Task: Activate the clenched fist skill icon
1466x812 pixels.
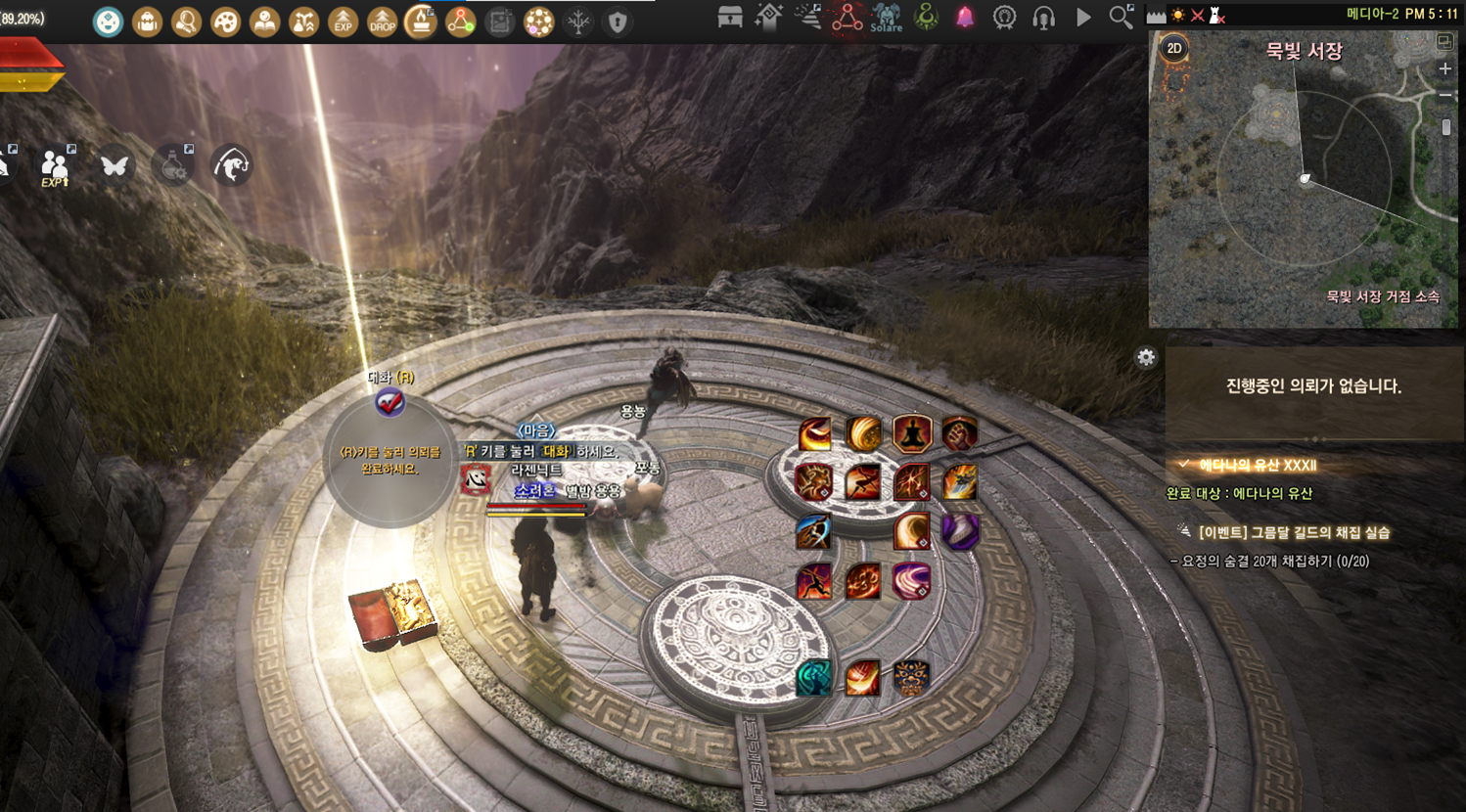Action: tap(960, 433)
